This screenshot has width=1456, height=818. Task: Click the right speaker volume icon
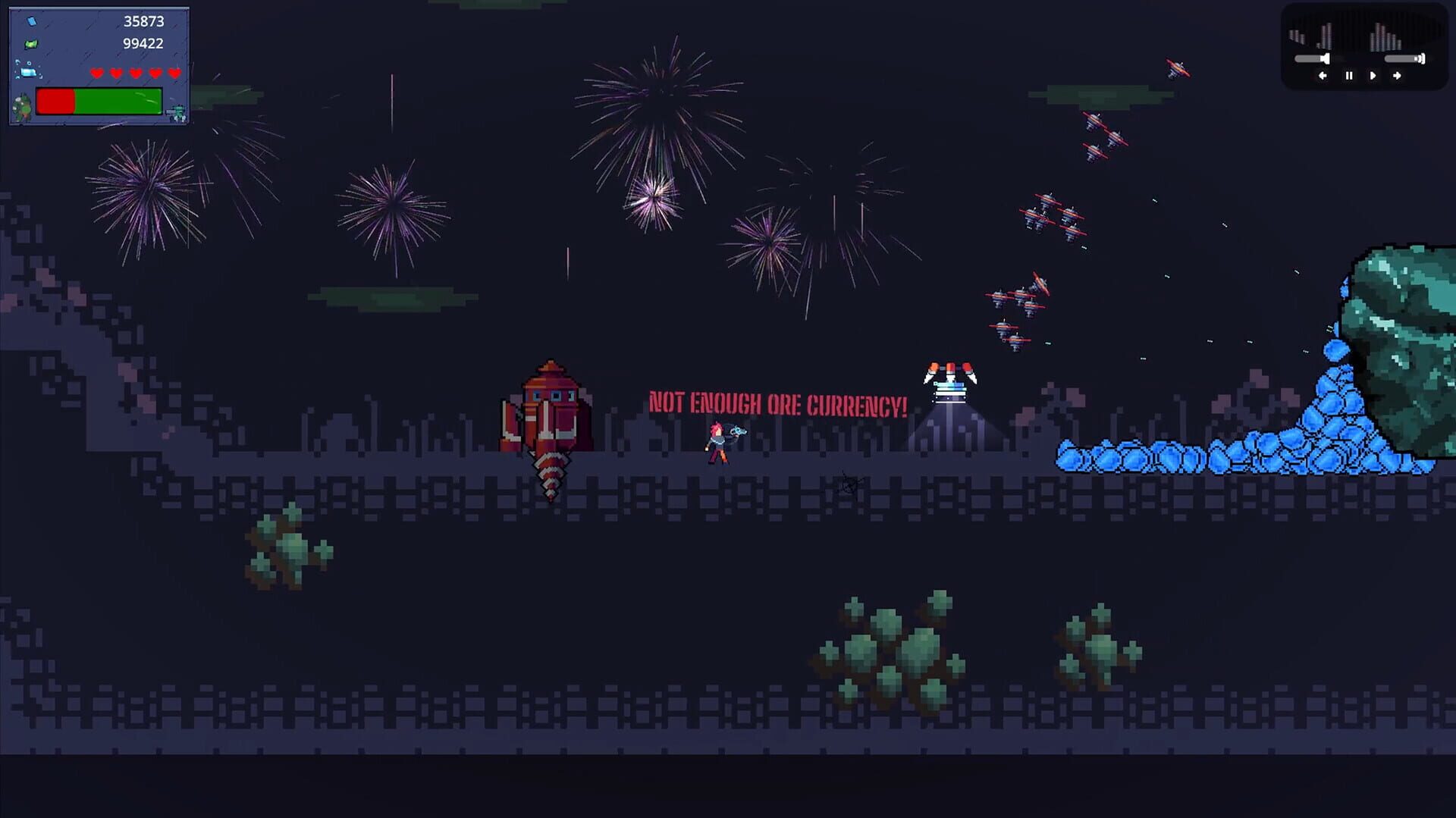coord(1420,59)
